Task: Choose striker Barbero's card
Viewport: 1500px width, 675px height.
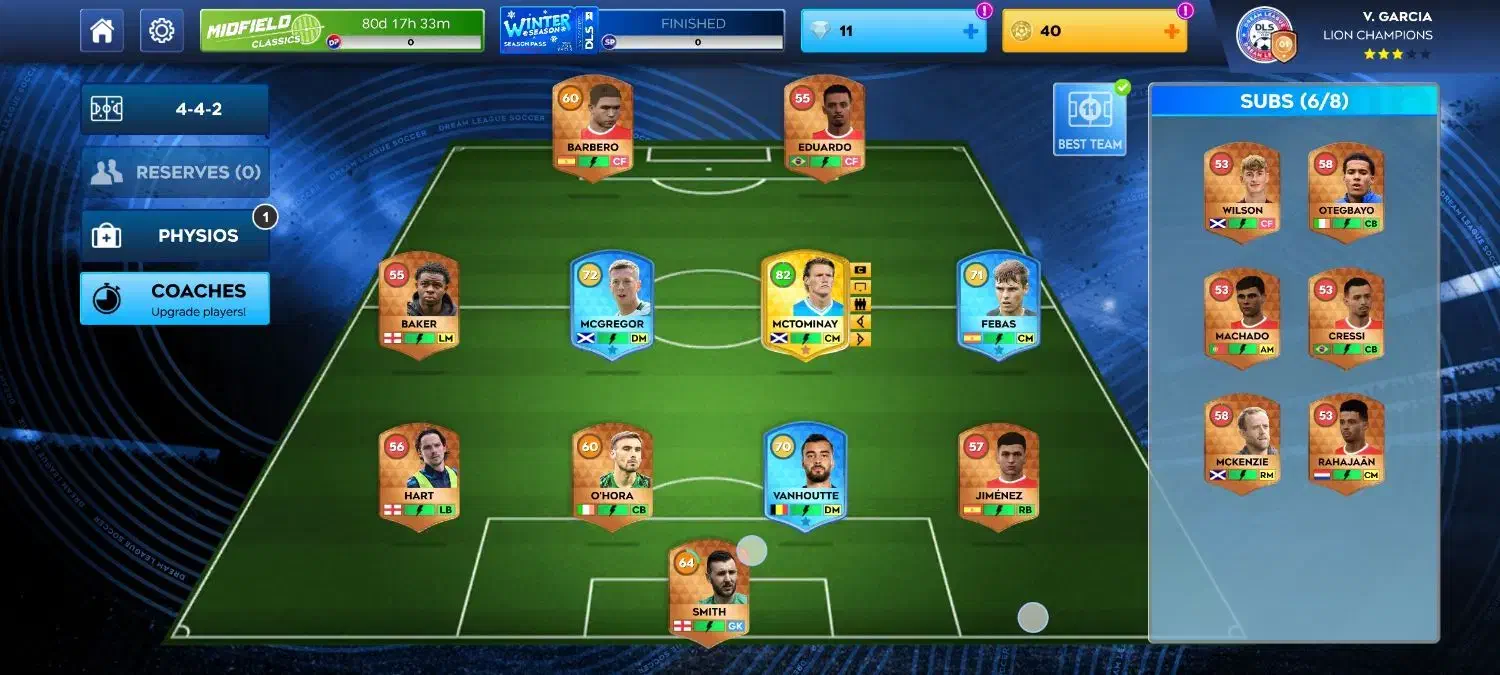Action: 592,127
